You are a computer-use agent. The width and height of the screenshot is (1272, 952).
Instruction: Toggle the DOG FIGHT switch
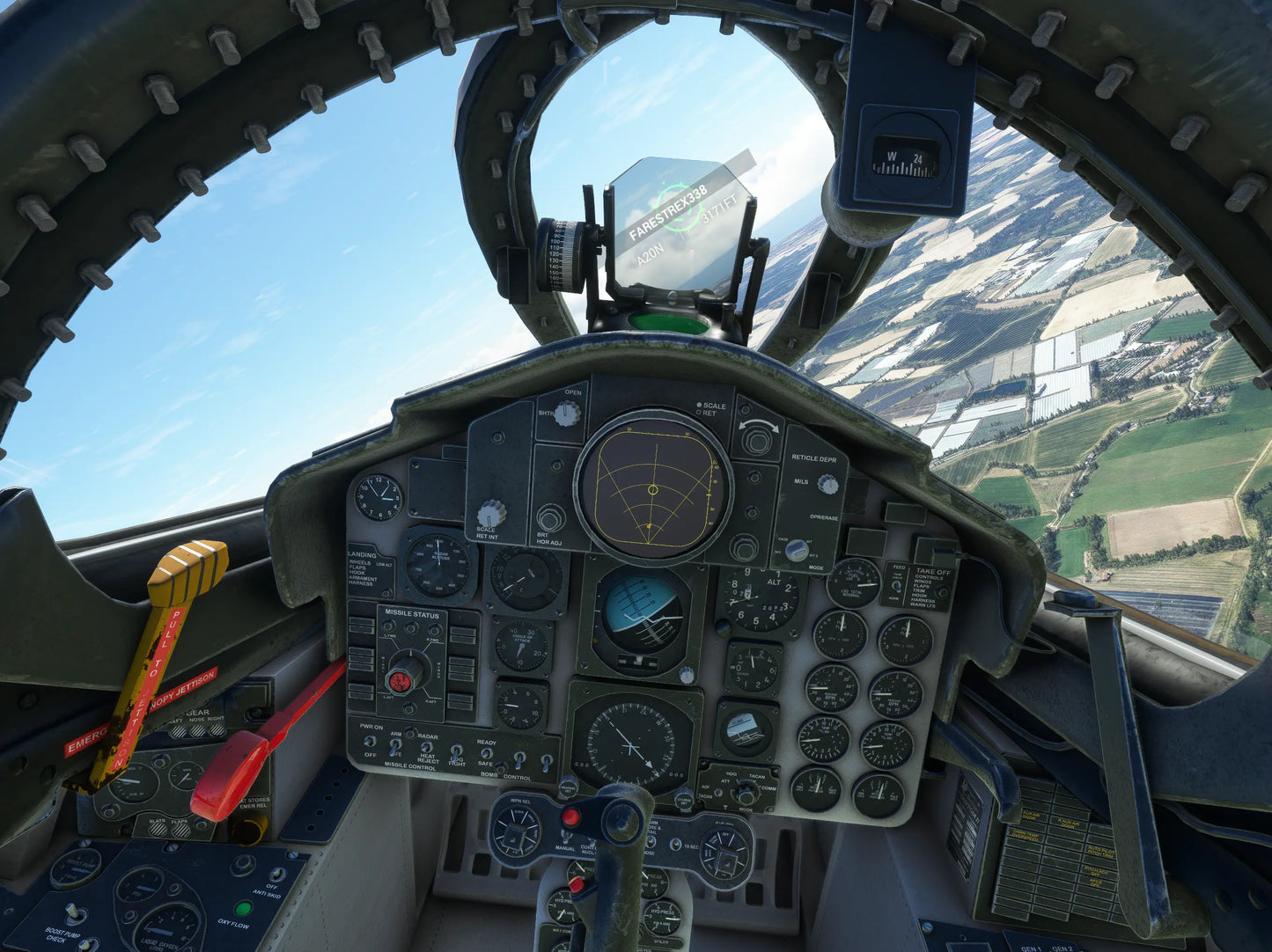[457, 751]
